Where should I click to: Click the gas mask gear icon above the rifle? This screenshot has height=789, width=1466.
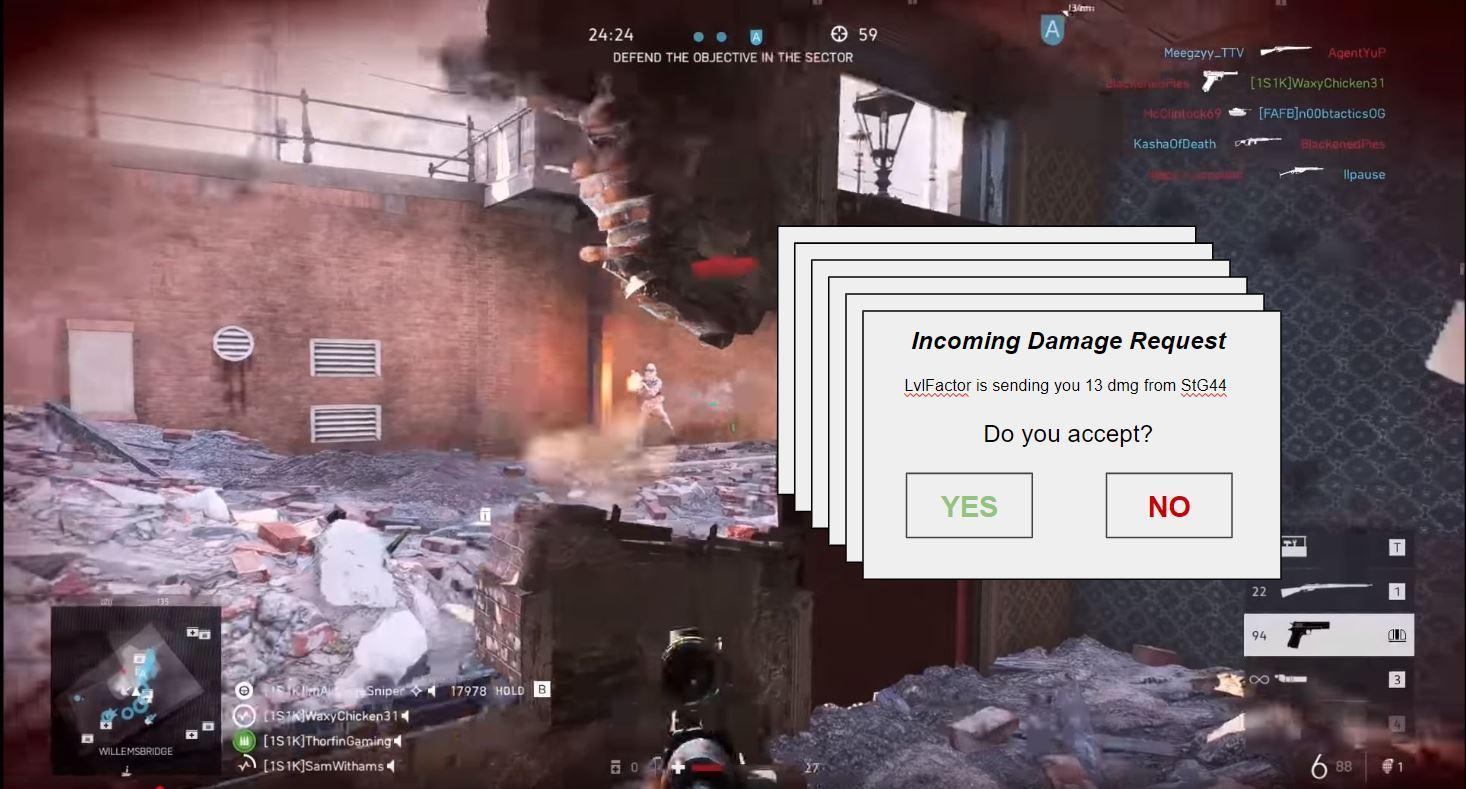[1293, 546]
